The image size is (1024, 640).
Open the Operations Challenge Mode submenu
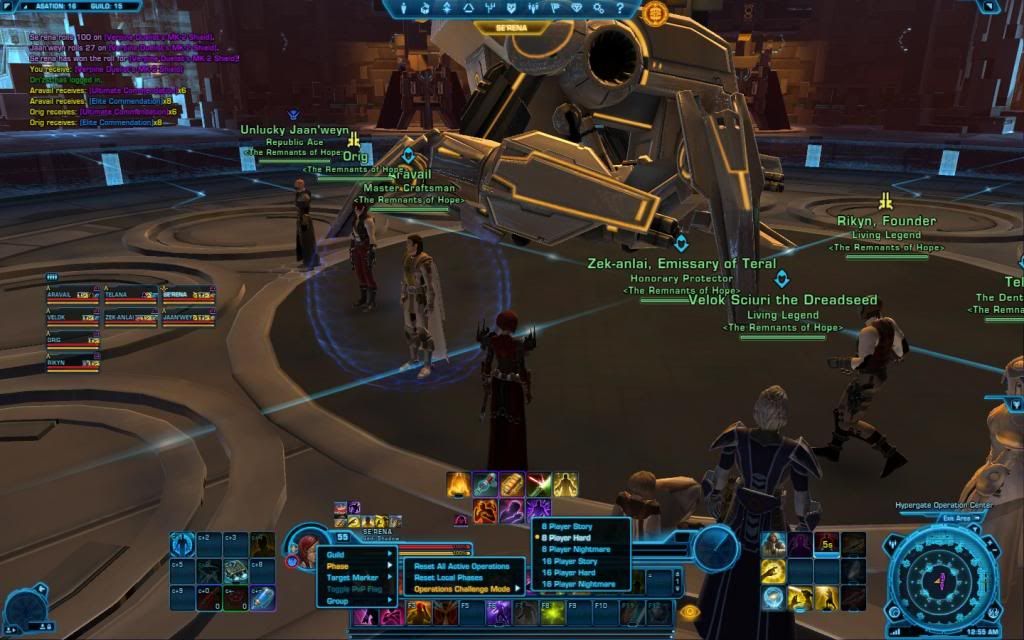(x=464, y=589)
